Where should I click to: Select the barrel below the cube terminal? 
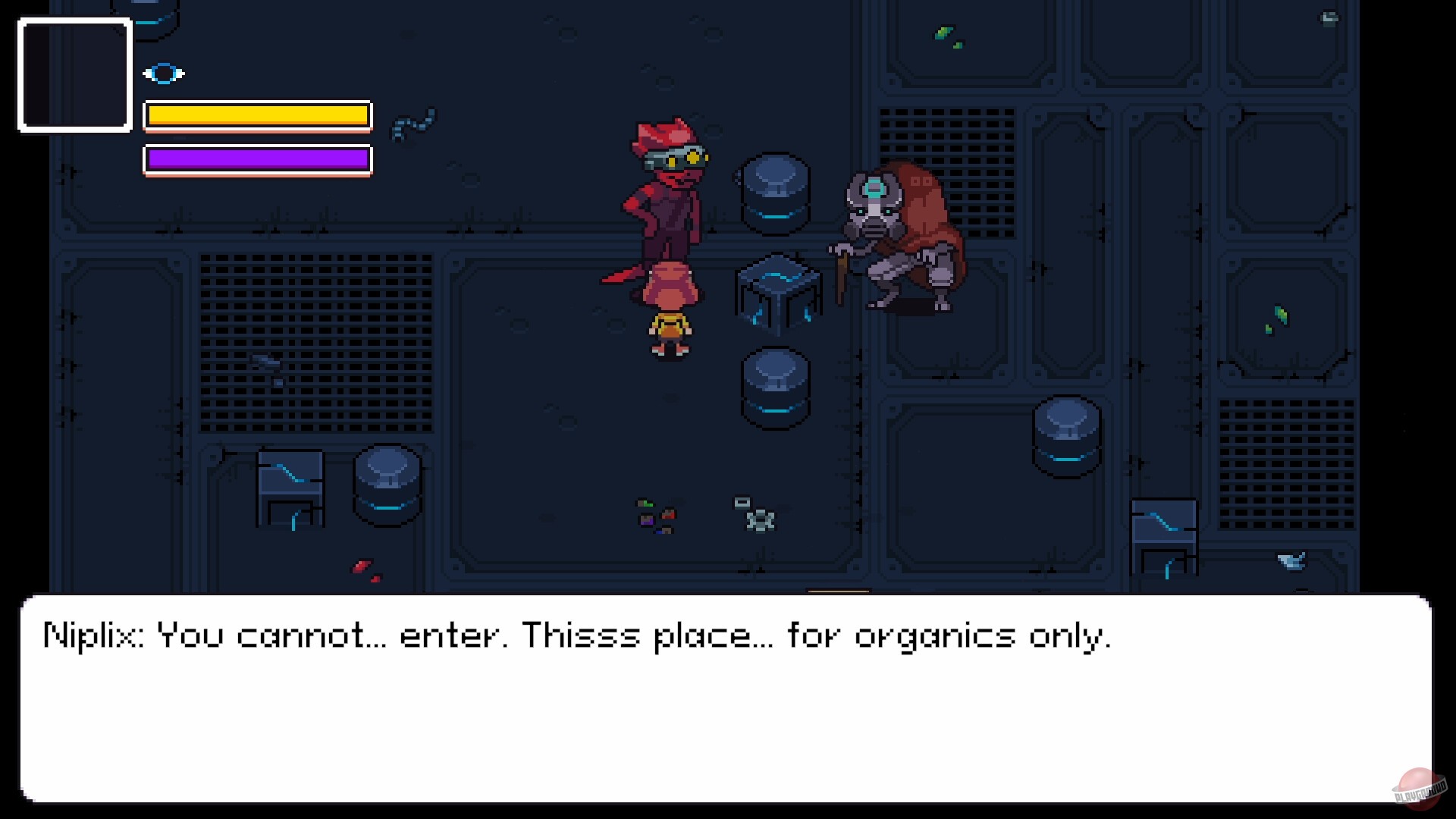coord(775,387)
